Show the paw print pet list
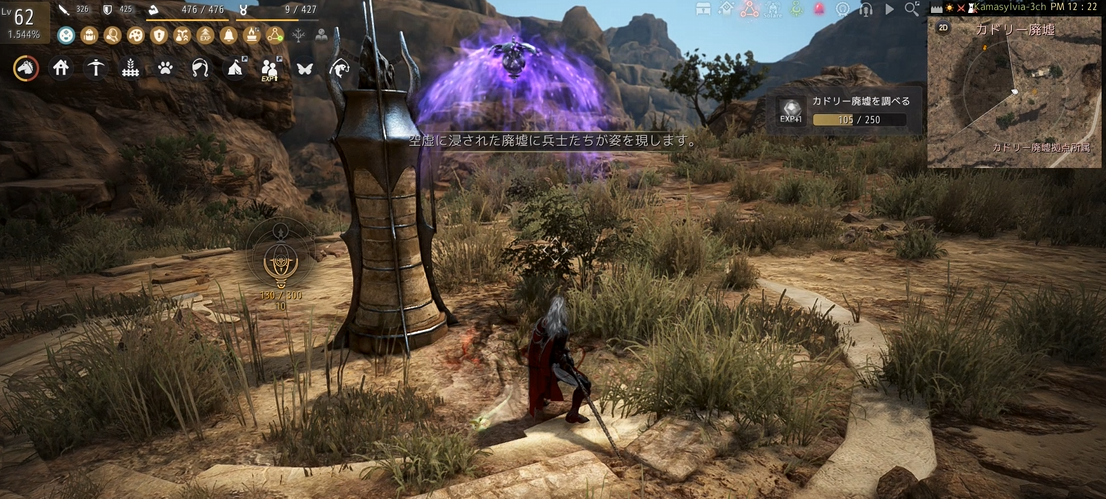The width and height of the screenshot is (1106, 499). 165,68
